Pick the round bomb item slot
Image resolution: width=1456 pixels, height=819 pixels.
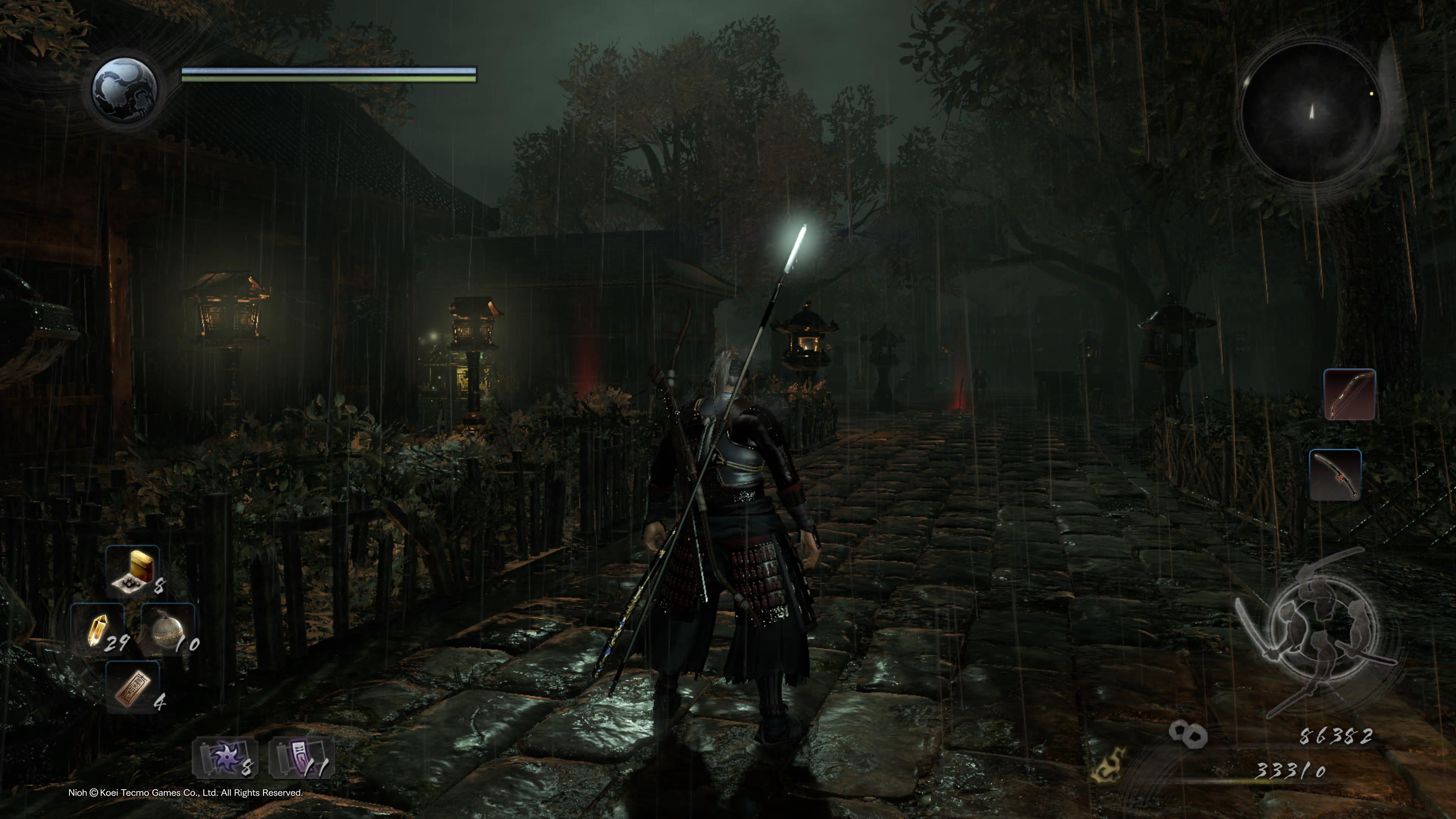167,629
